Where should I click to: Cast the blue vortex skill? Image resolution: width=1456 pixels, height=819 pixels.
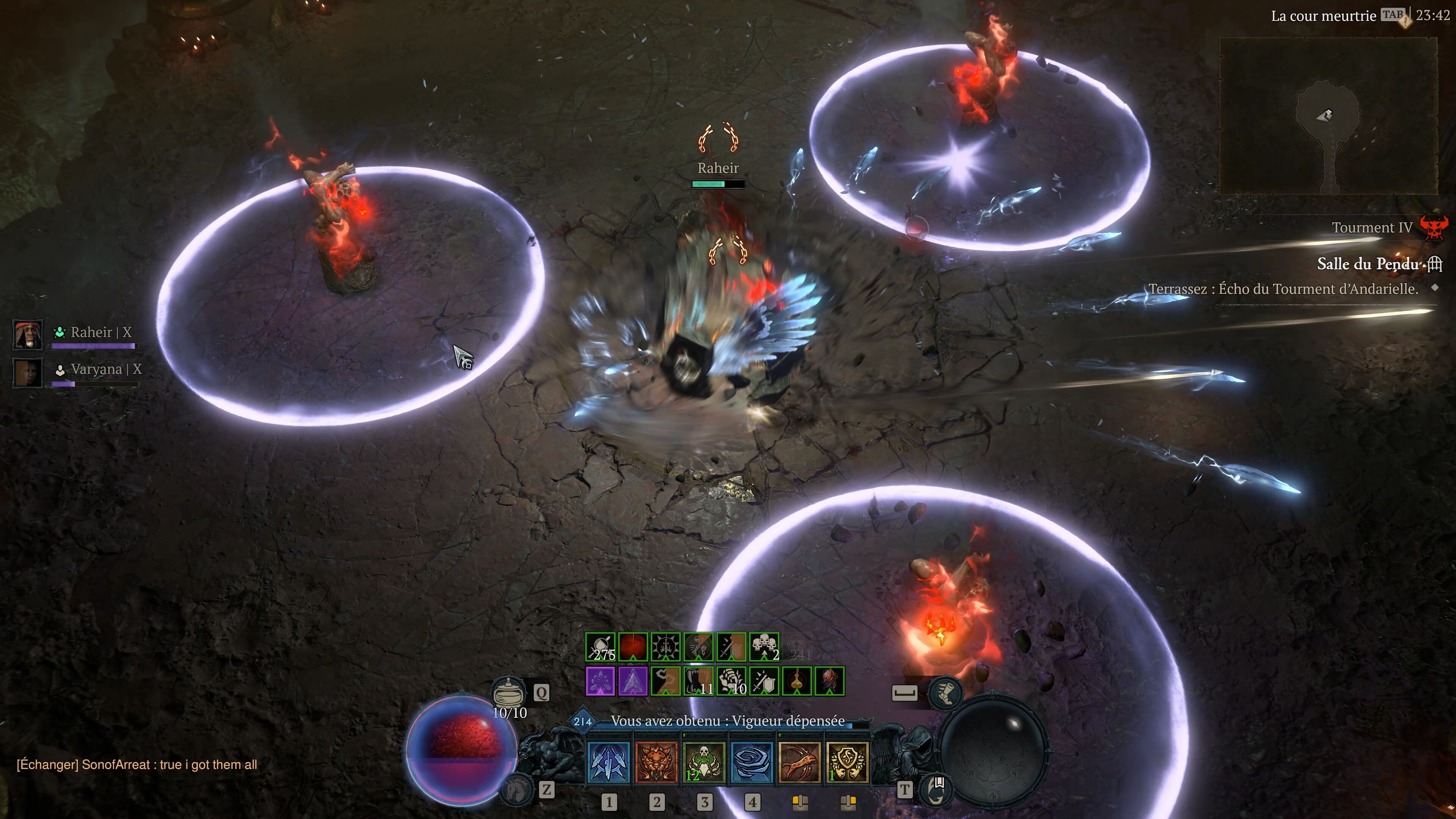coord(752,762)
